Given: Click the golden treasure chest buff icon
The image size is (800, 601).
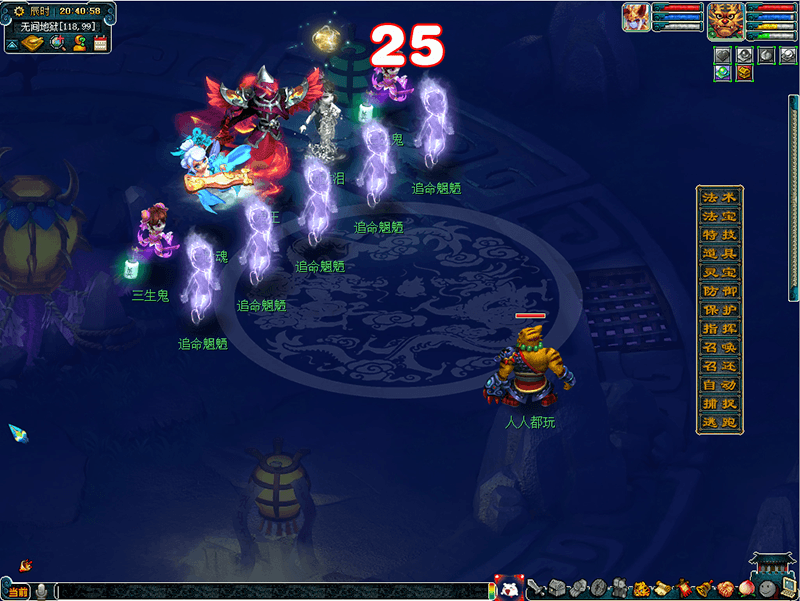Looking at the screenshot, I should (x=744, y=73).
